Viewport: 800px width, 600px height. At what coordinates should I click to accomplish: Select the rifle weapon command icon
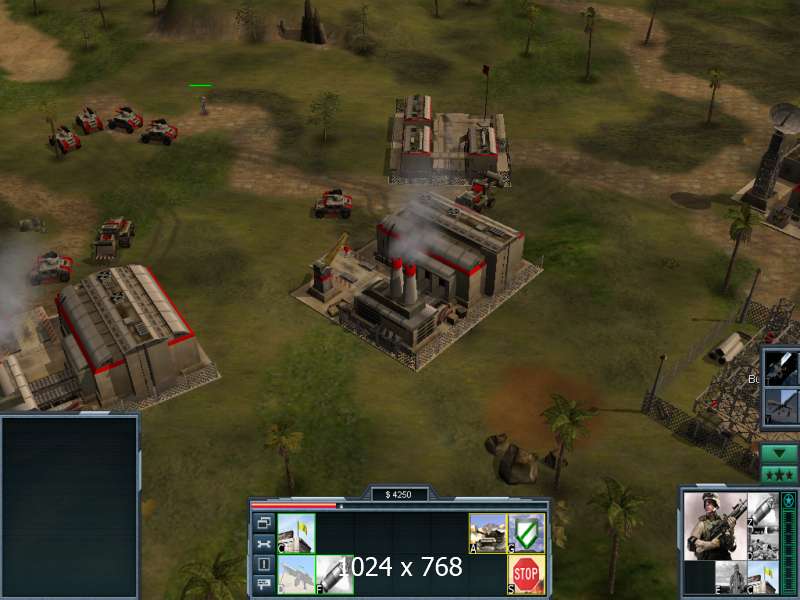pos(296,574)
